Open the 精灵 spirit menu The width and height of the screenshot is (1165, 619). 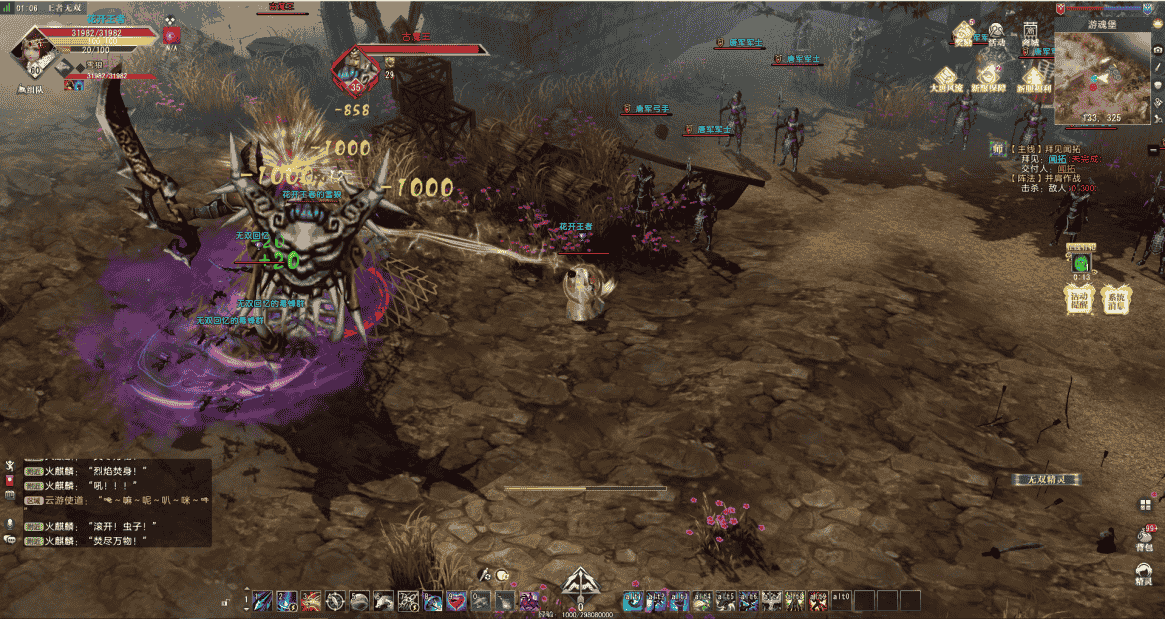click(x=1145, y=572)
